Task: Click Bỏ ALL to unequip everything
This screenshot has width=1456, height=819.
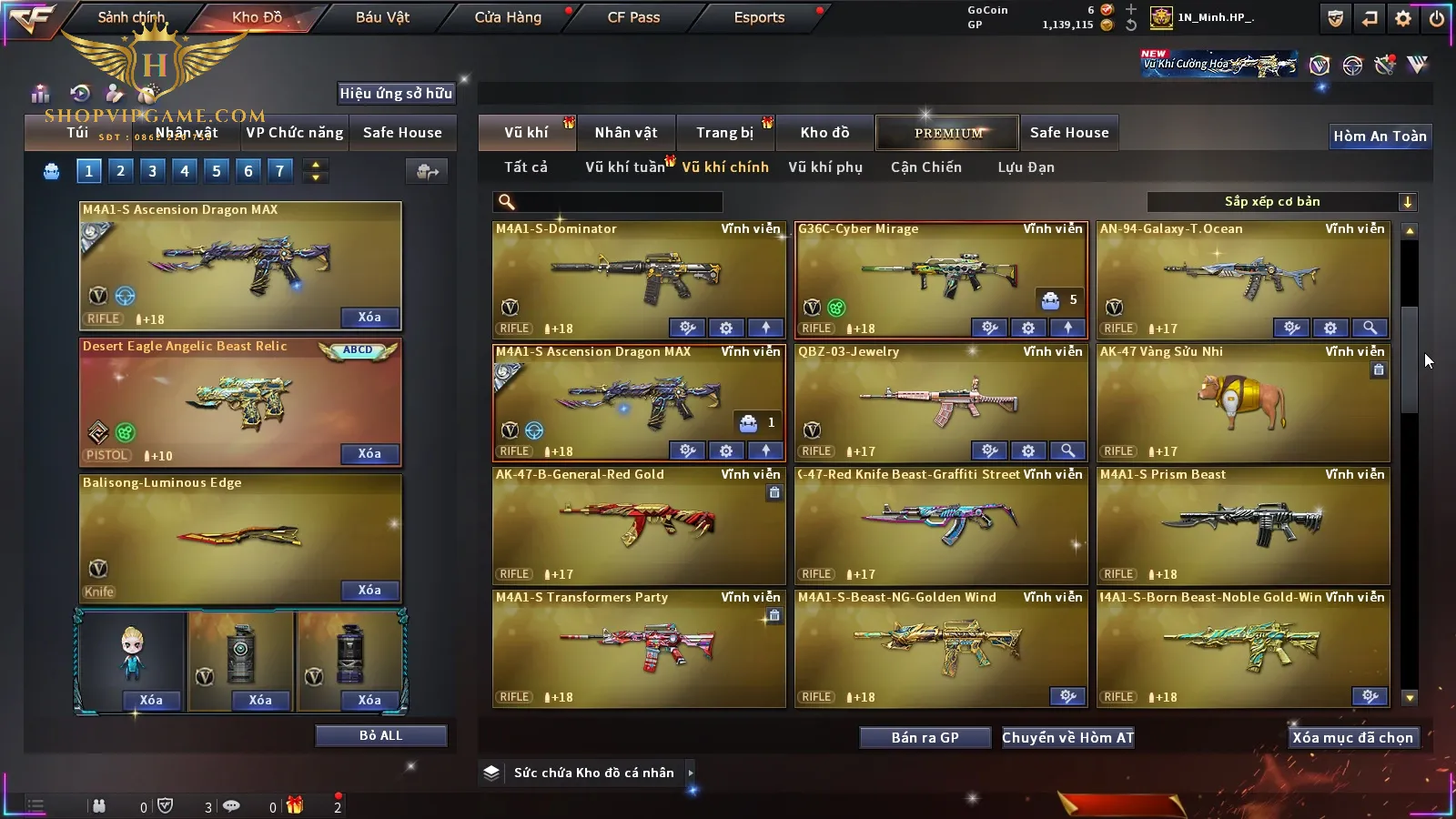Action: (380, 735)
